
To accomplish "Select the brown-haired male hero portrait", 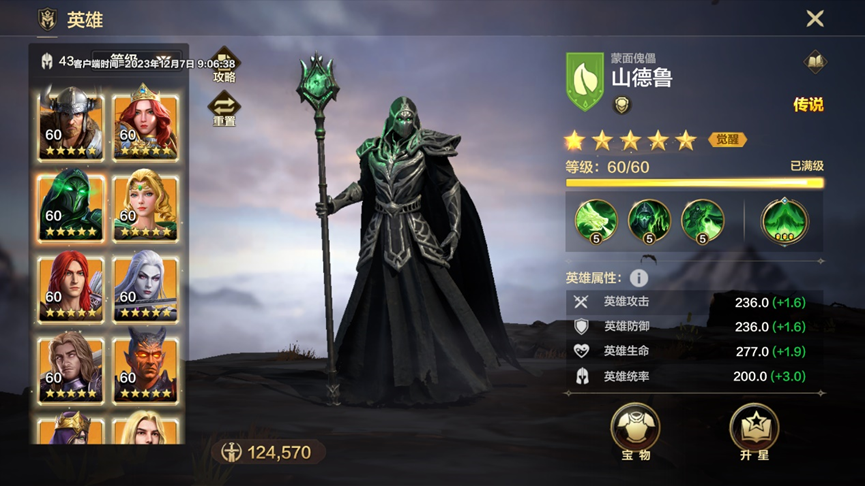I will pyautogui.click(x=70, y=368).
